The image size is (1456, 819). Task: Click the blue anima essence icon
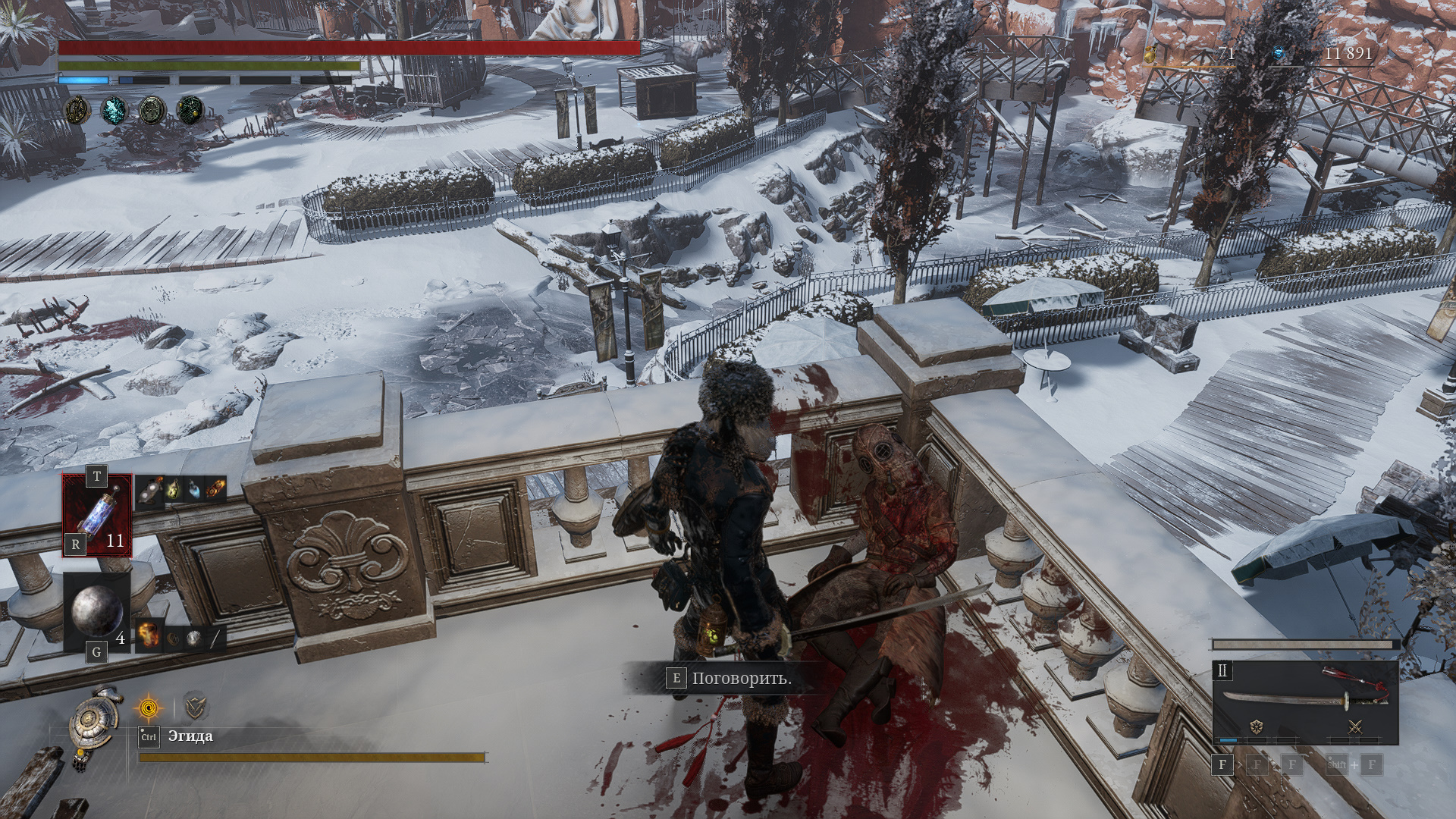1280,54
